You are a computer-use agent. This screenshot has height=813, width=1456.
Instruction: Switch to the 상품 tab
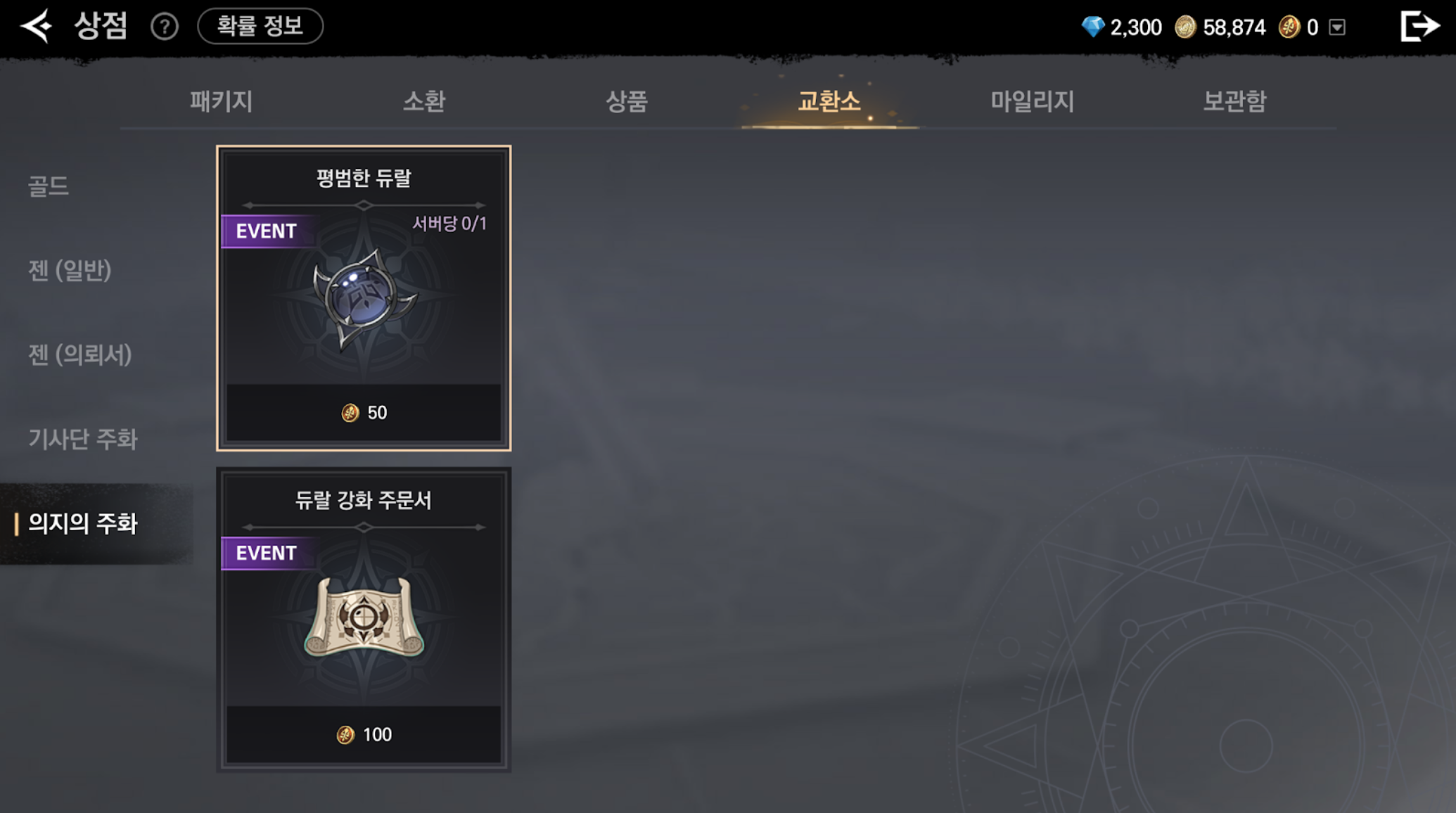pos(627,101)
